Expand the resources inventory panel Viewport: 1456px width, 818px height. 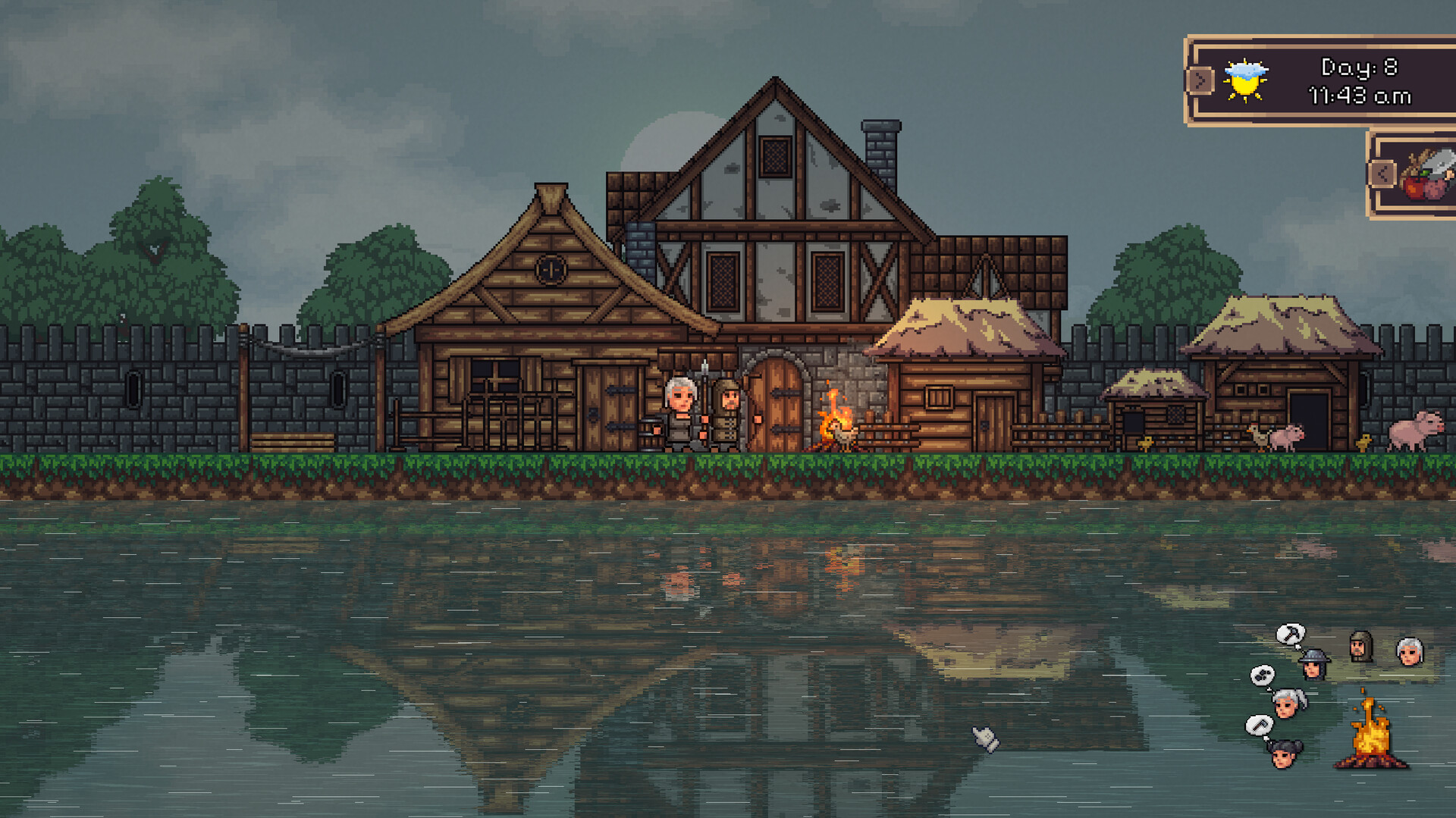pos(1382,174)
